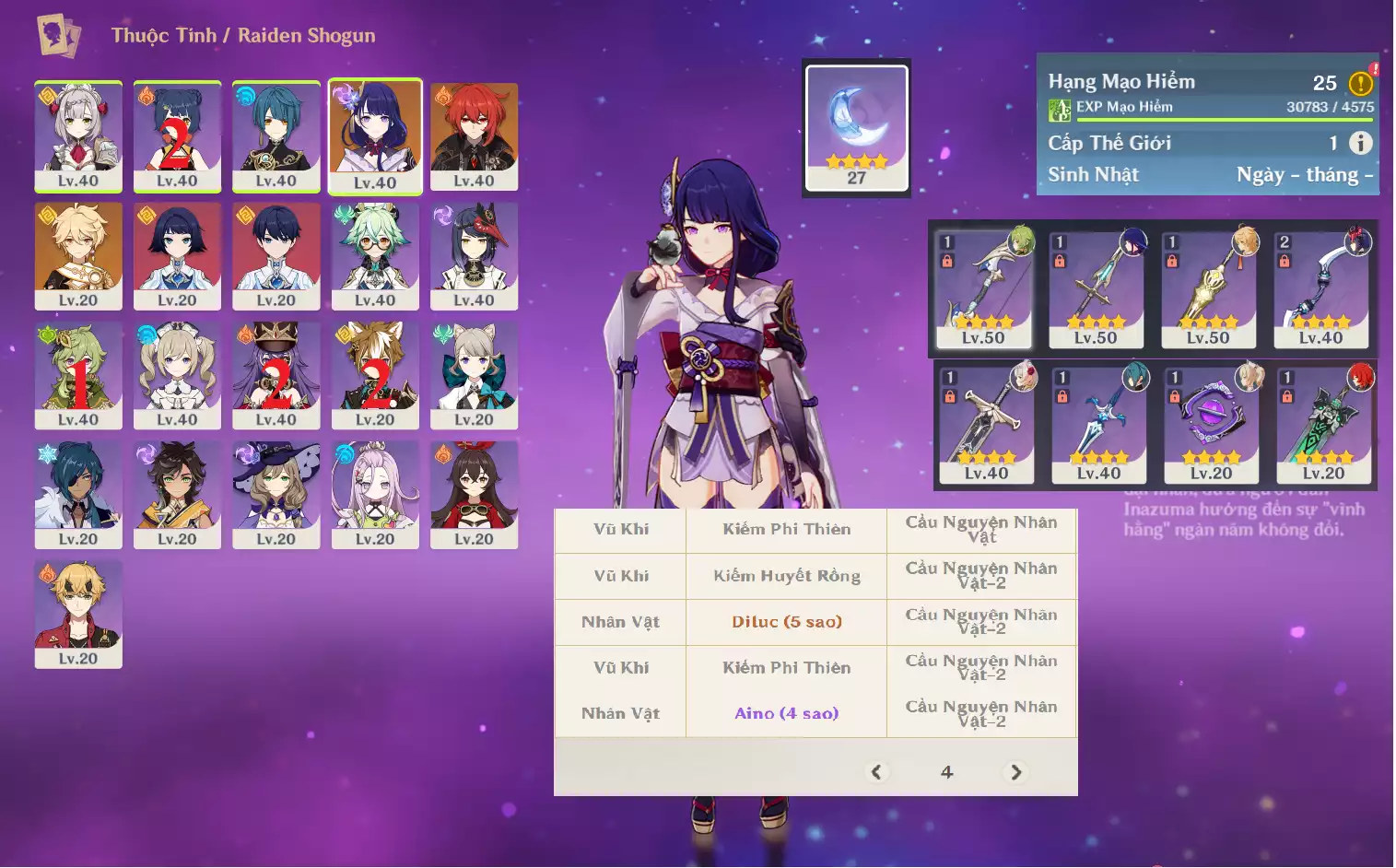This screenshot has width=1396, height=868.
Task: Select Kaeya's Lv.20 portrait
Action: point(78,494)
